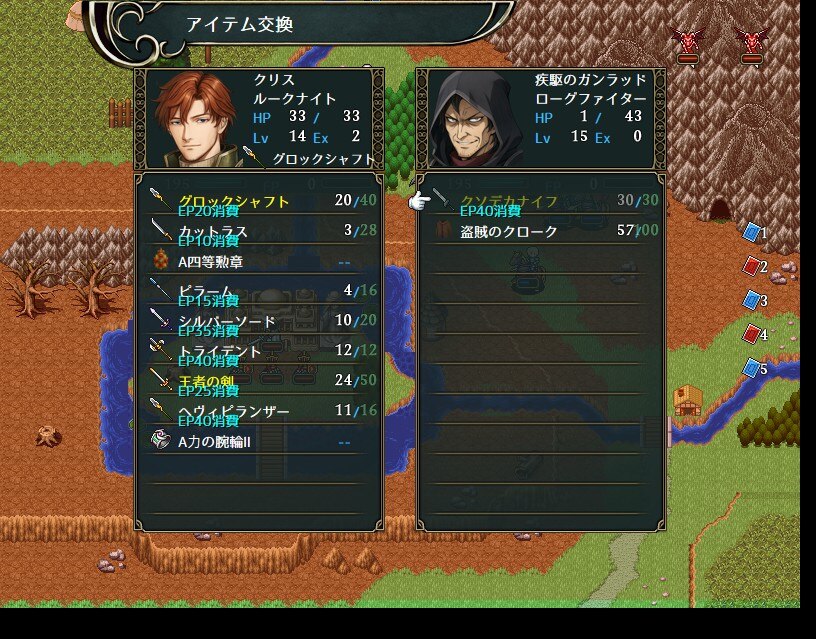Choose シルバーソード from the list
This screenshot has height=639, width=816.
(x=227, y=321)
